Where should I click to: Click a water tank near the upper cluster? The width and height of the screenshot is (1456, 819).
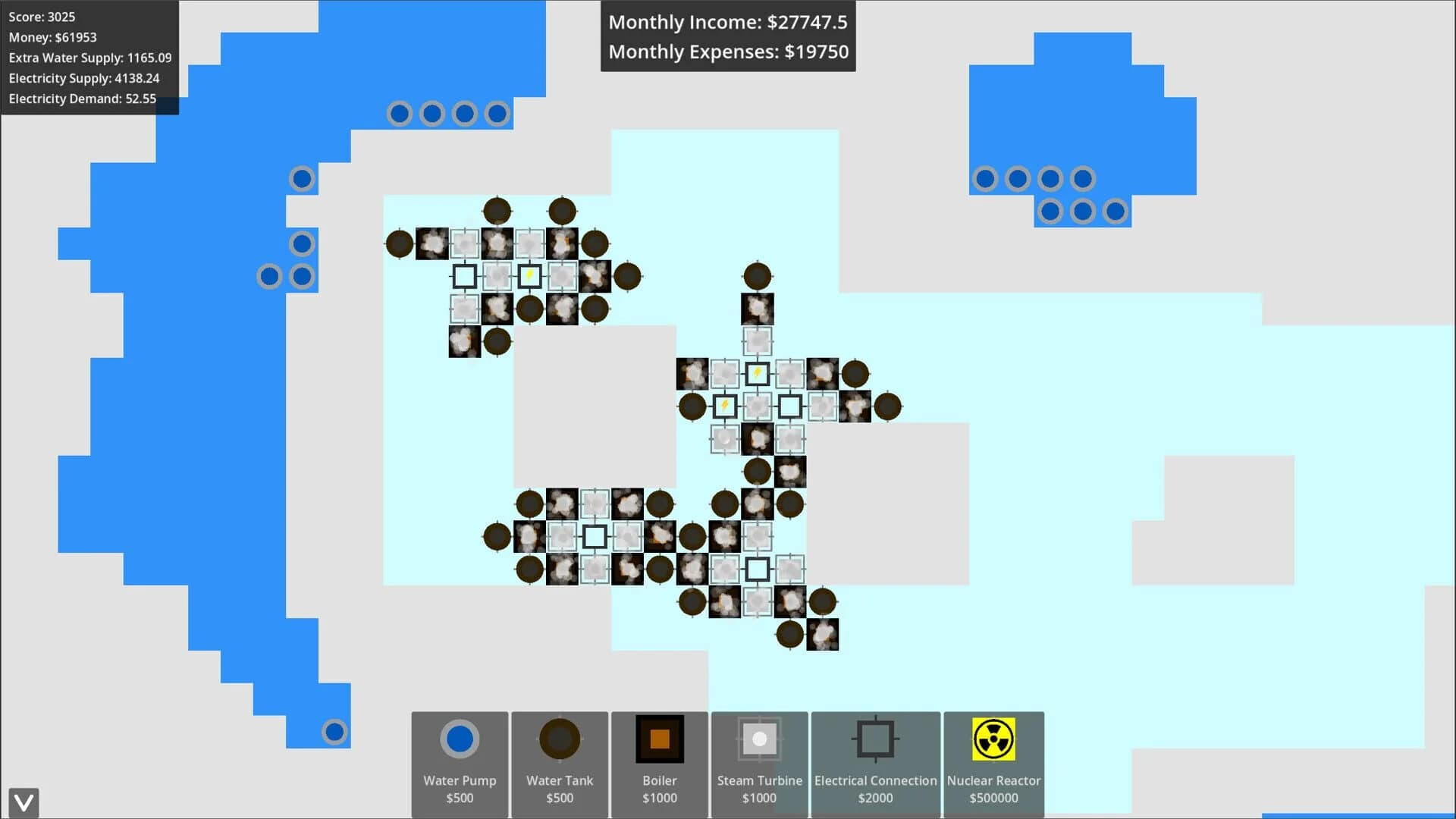pos(497,211)
